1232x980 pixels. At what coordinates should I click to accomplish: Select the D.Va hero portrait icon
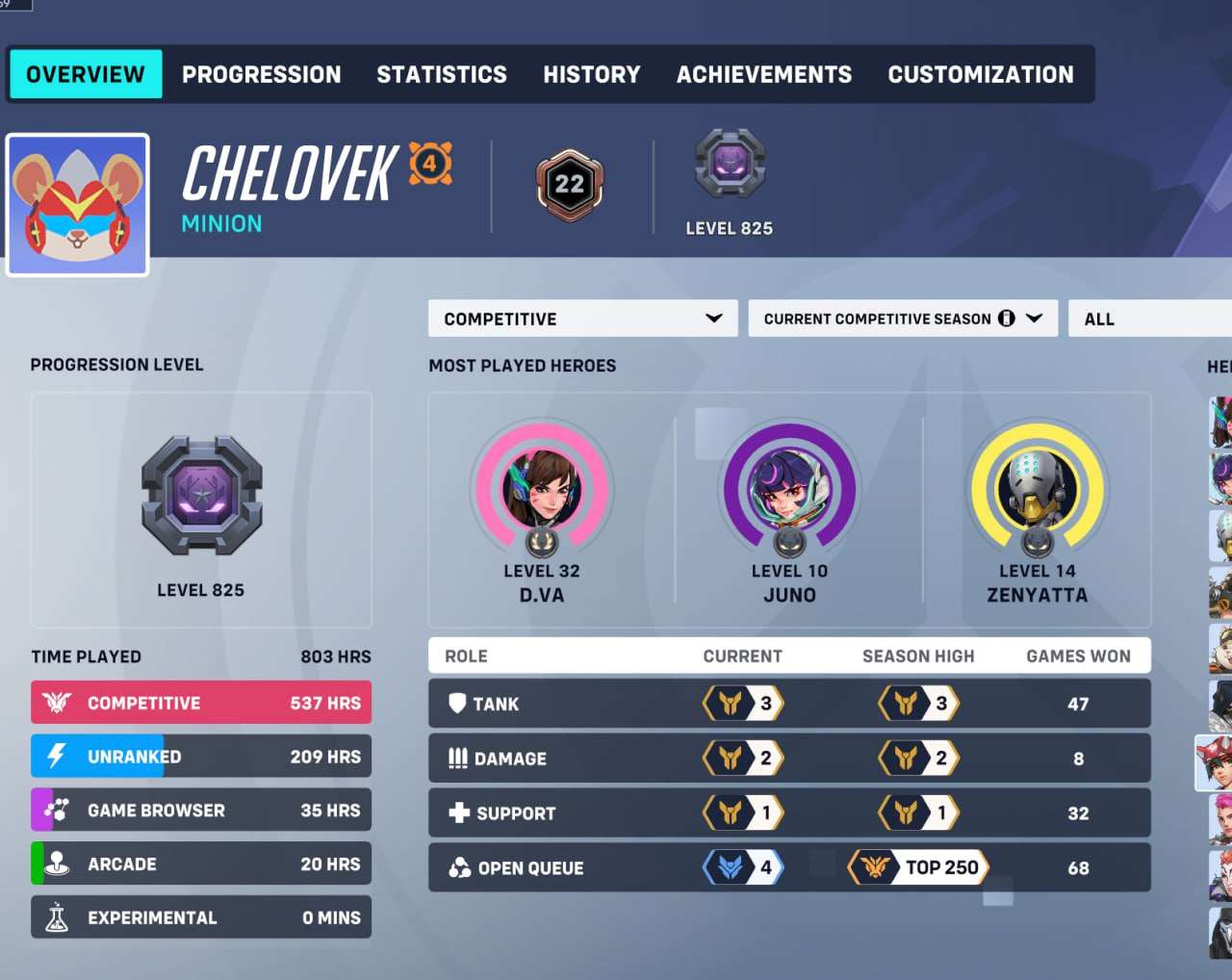(x=542, y=488)
